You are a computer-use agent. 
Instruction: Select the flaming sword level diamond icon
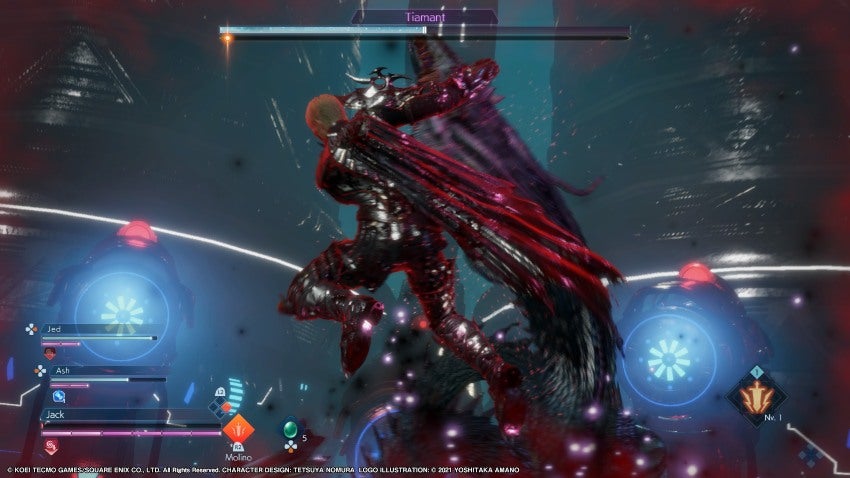pos(756,396)
